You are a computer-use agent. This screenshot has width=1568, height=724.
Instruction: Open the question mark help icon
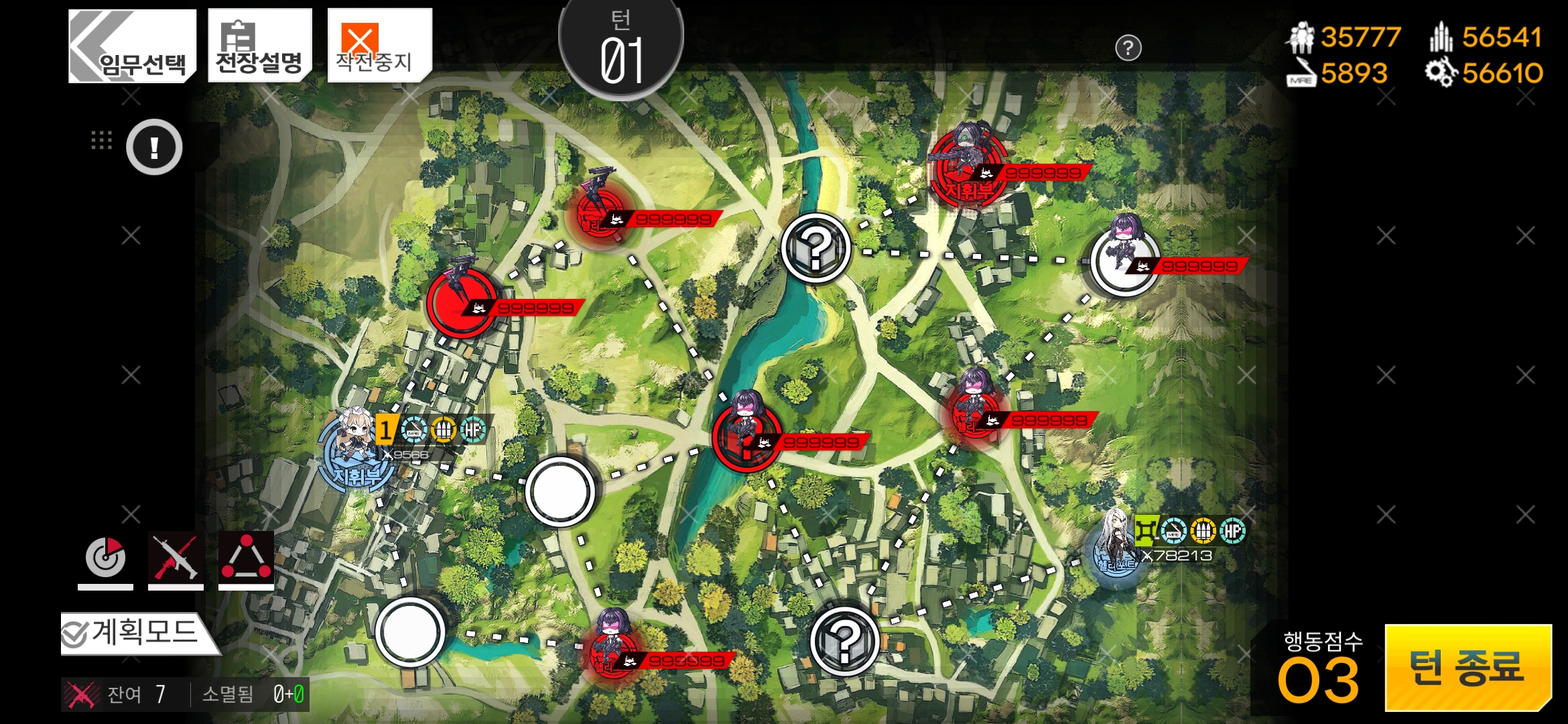pyautogui.click(x=1128, y=48)
